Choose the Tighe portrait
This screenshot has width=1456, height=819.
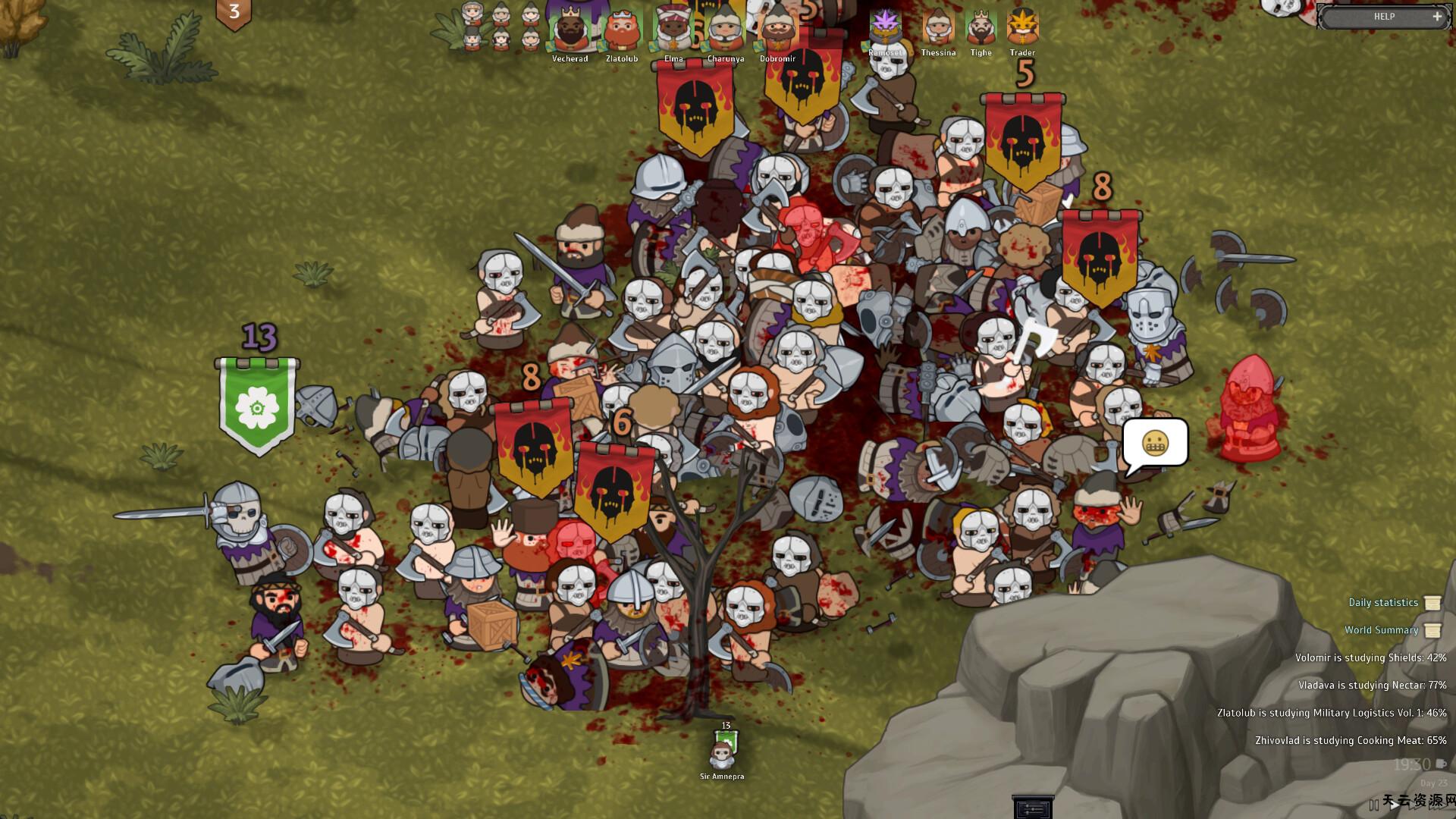(981, 27)
